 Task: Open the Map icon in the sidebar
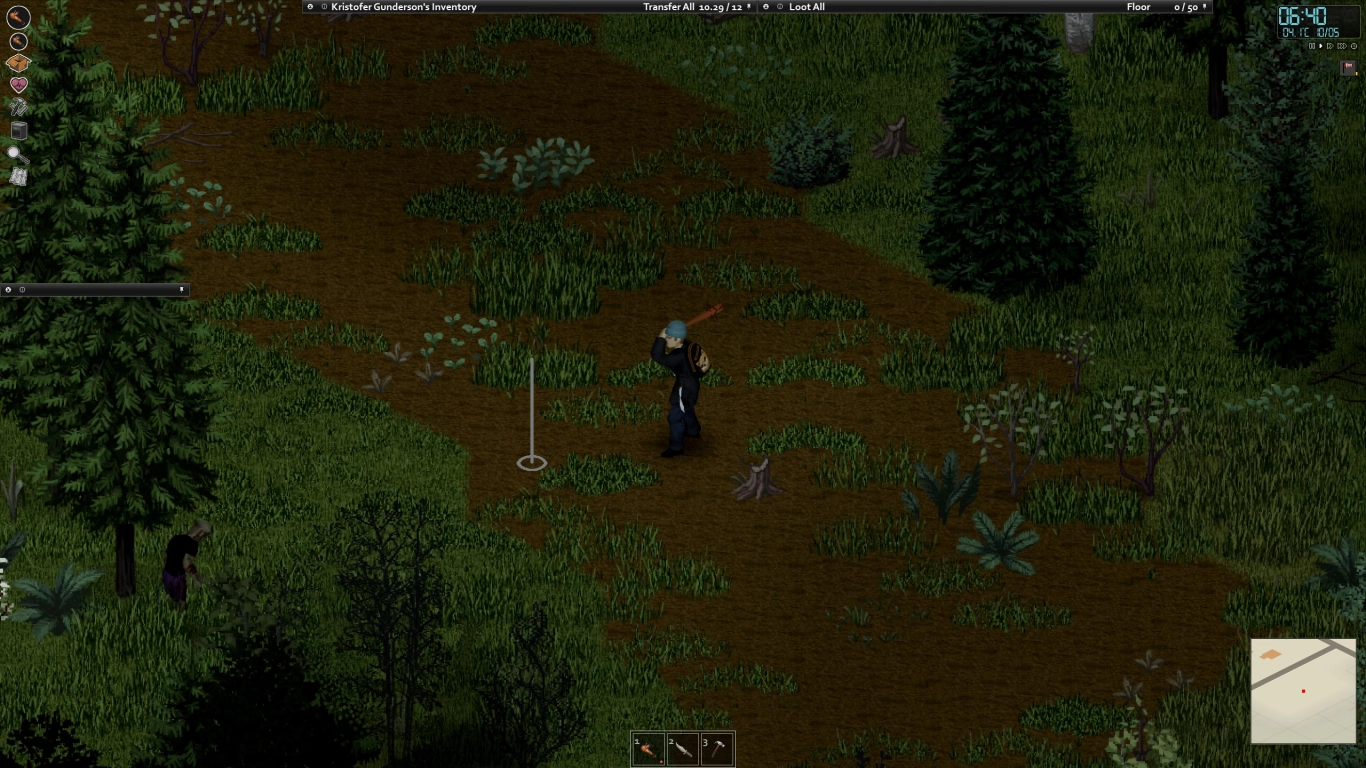(16, 177)
